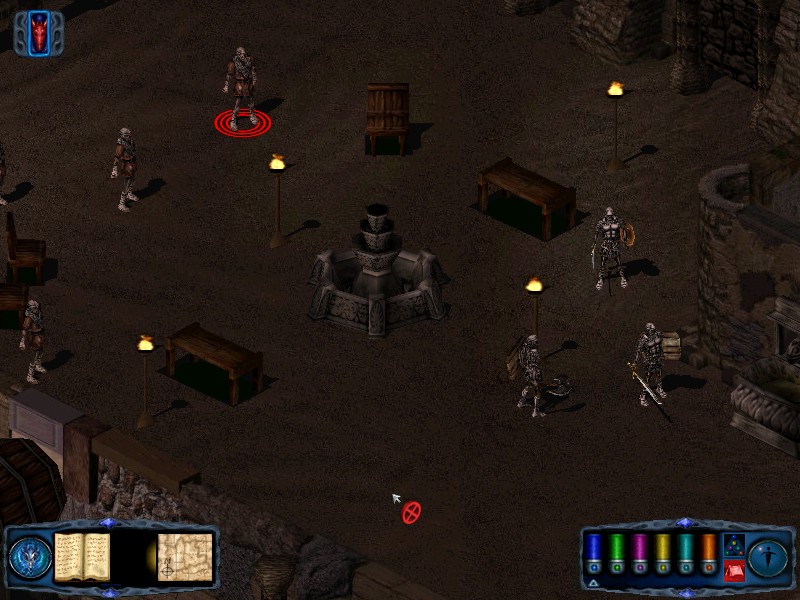This screenshot has height=600, width=800.
Task: Pick the yellow magic vial
Action: [x=662, y=551]
